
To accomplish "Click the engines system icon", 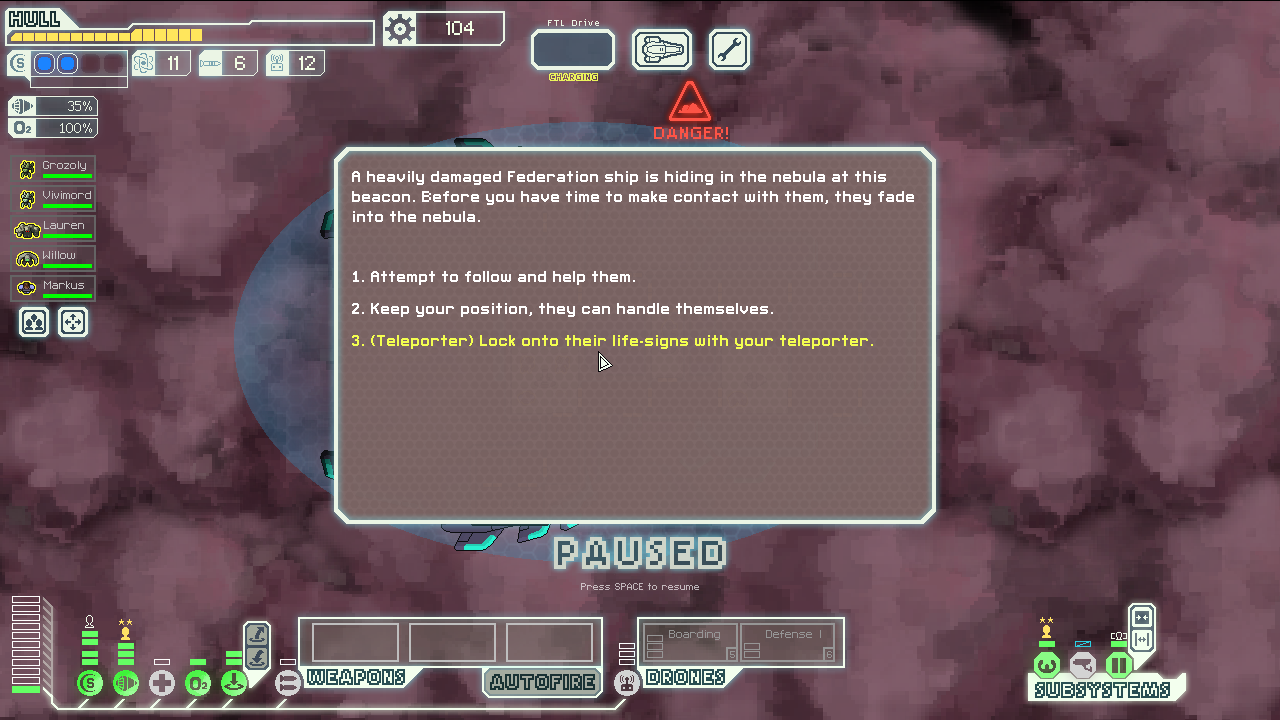I will click(126, 684).
